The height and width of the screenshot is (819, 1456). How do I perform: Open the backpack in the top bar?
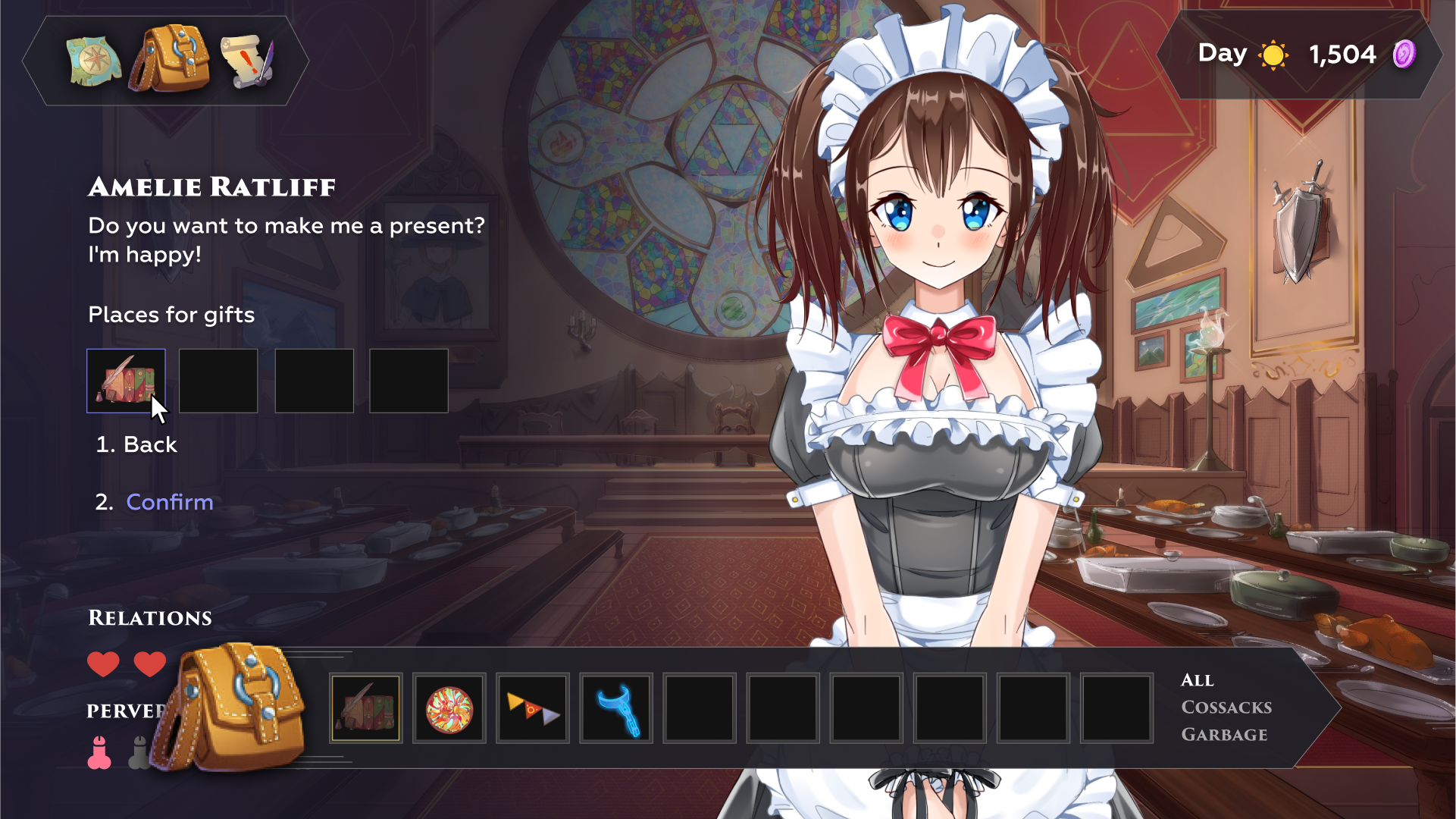click(170, 59)
